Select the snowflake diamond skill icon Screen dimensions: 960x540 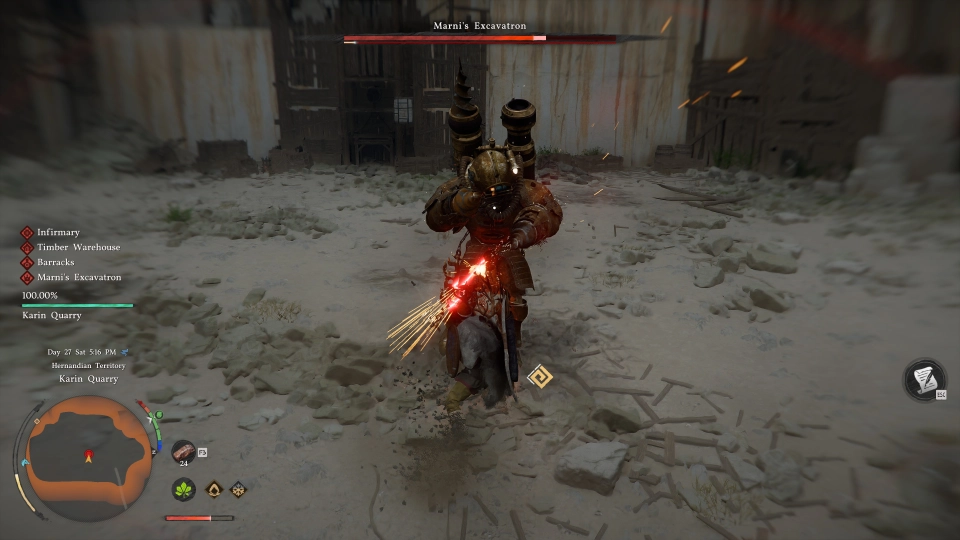coord(238,490)
